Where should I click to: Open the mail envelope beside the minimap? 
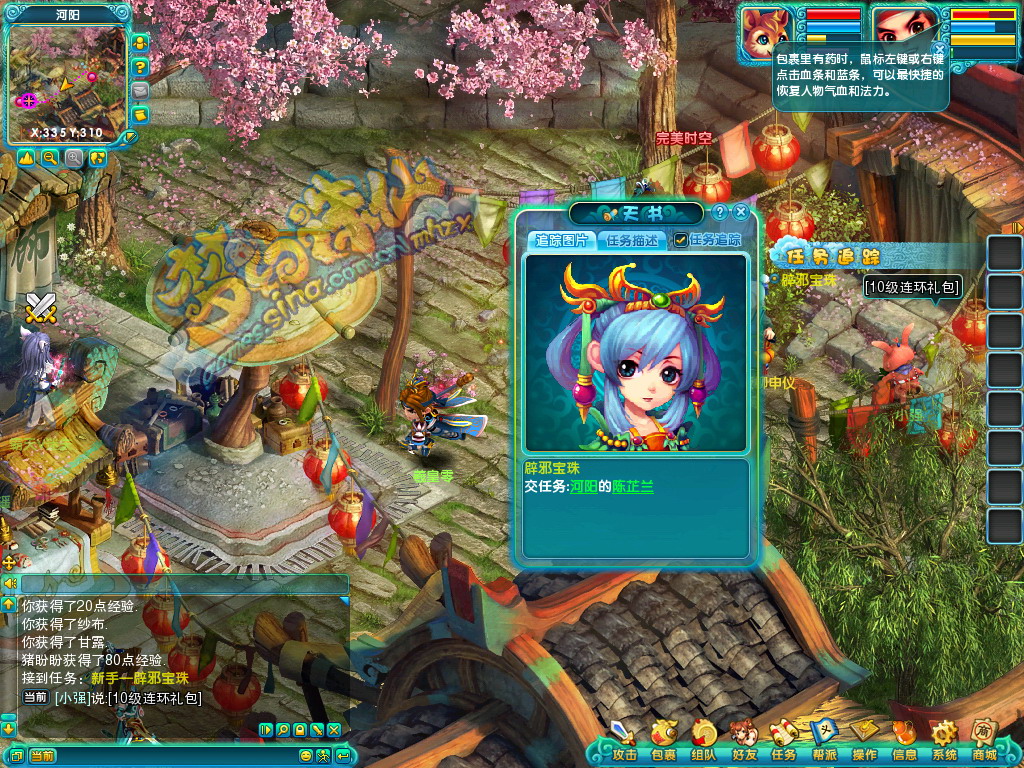point(141,90)
